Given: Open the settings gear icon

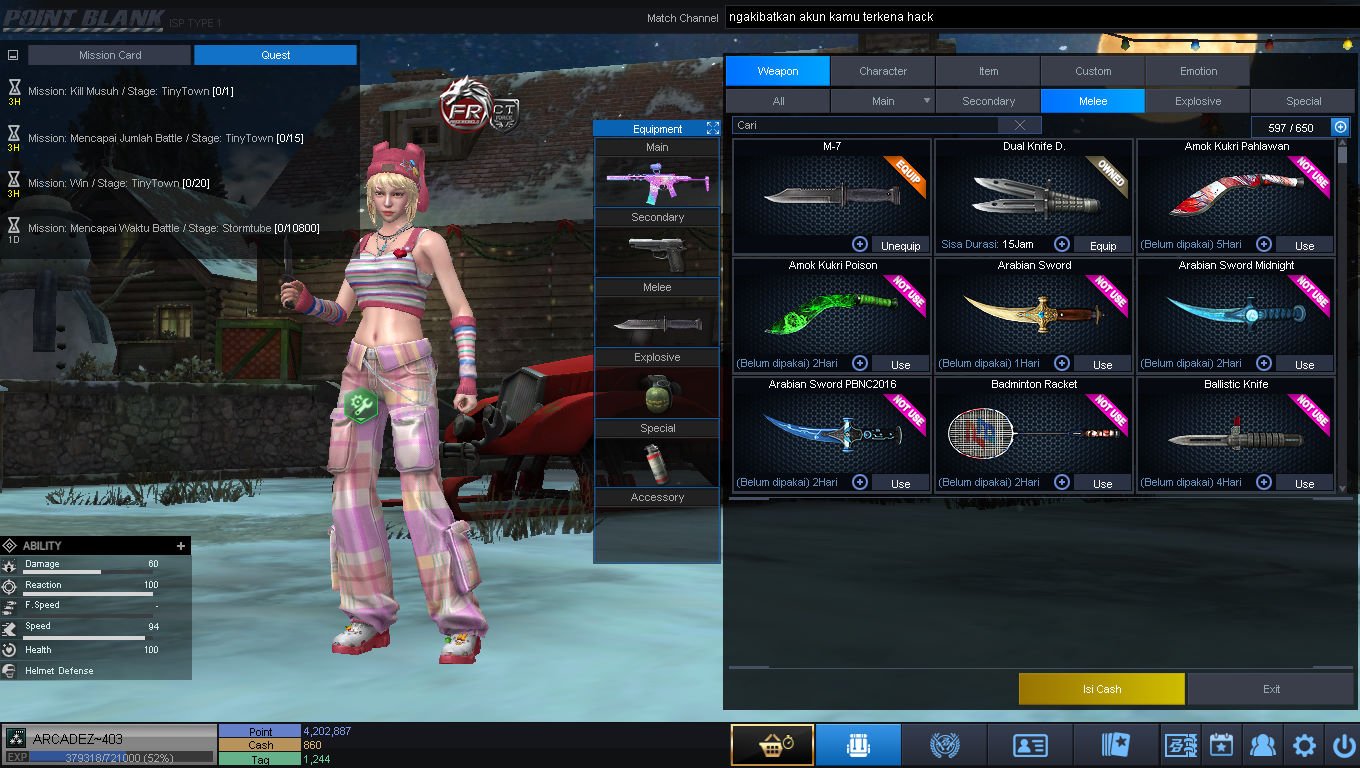Looking at the screenshot, I should (x=1304, y=745).
